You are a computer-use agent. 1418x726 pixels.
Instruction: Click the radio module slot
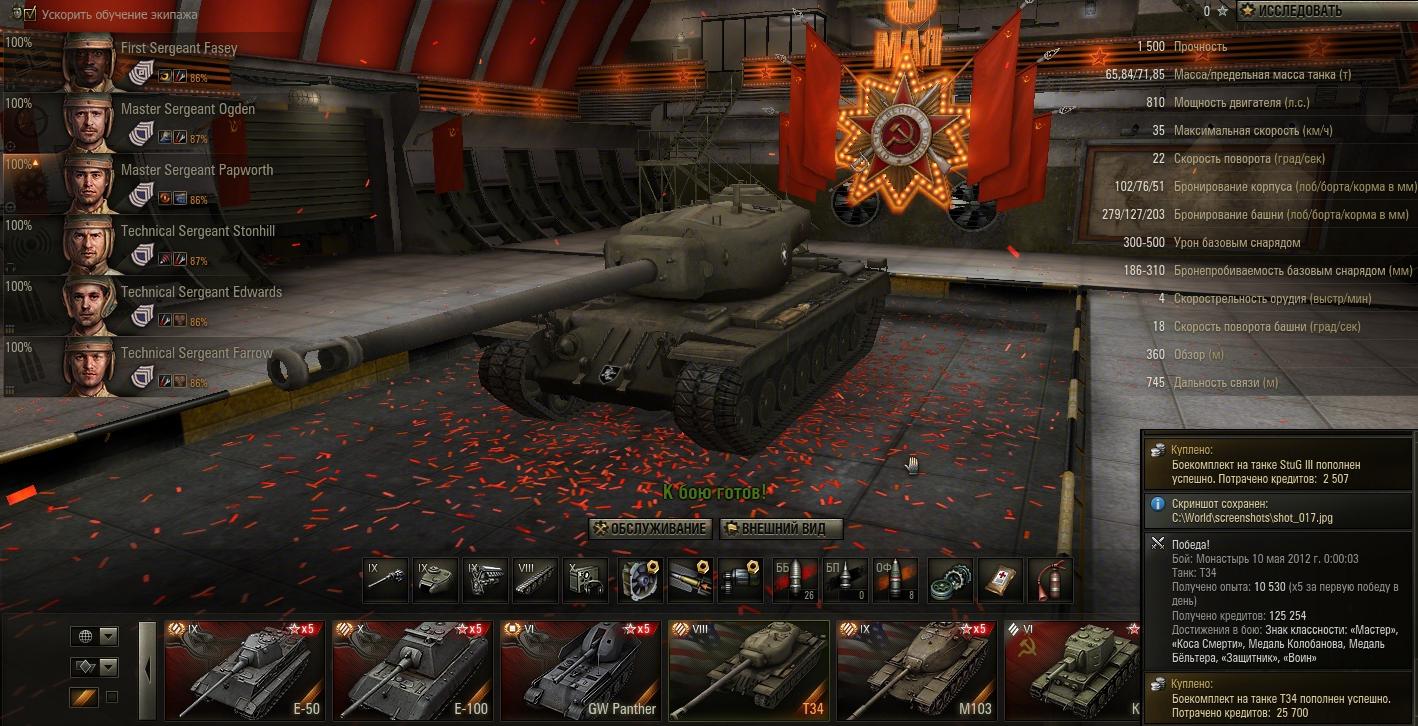click(x=584, y=580)
